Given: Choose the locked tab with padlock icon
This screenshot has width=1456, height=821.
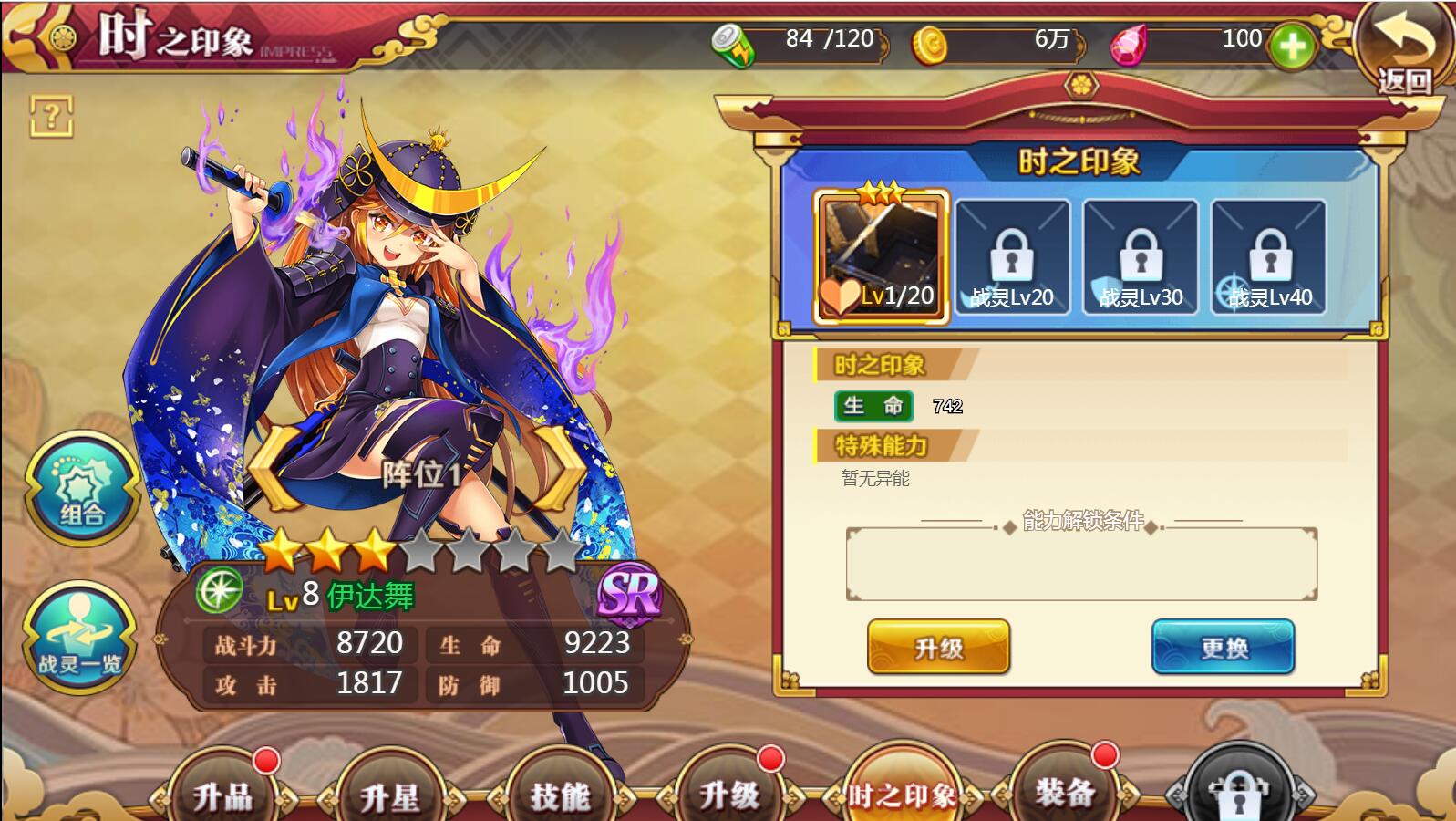Looking at the screenshot, I should coord(1238,790).
